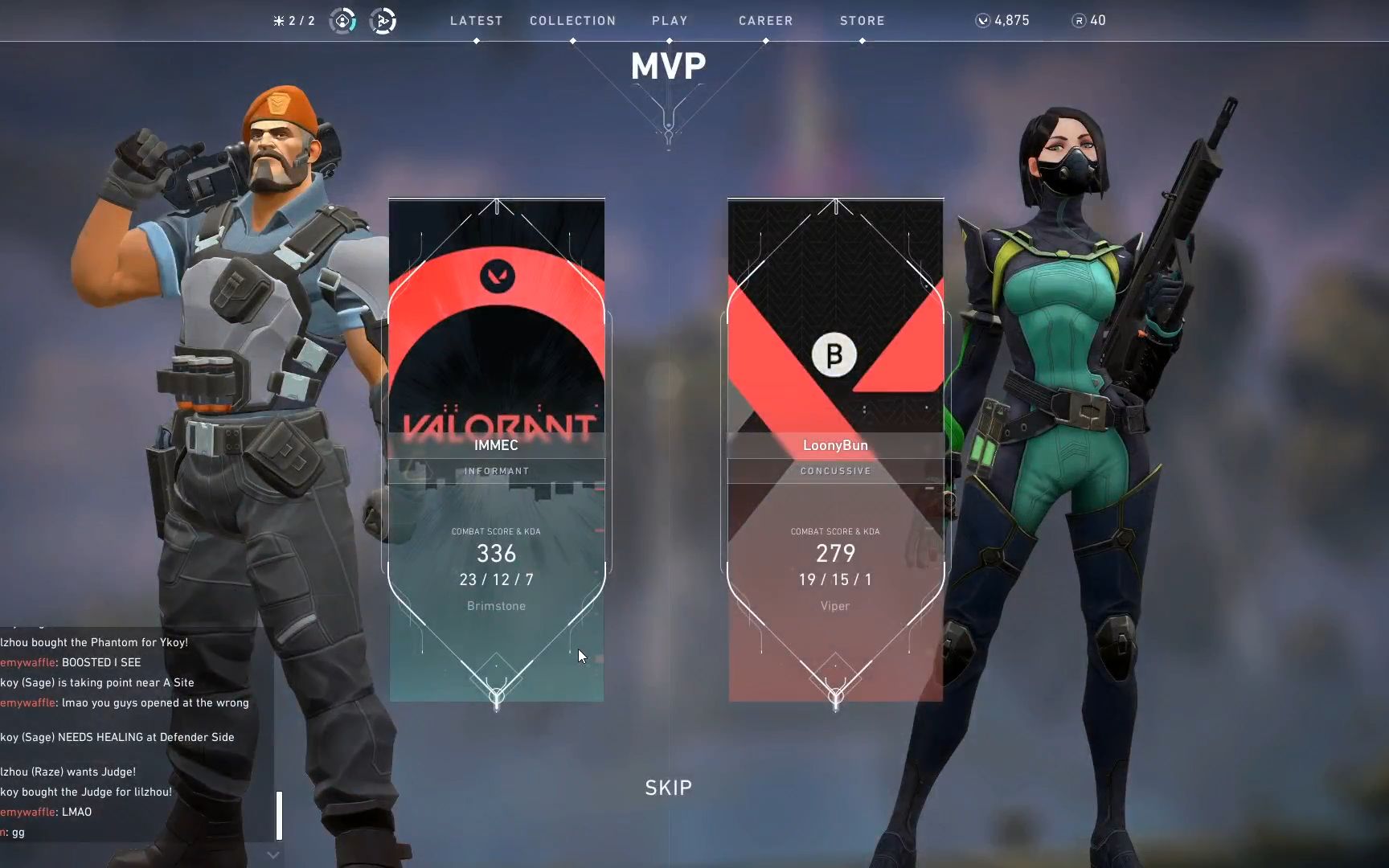Image resolution: width=1389 pixels, height=868 pixels.
Task: Click the 4,875 Valorant Points balance
Action: click(x=1002, y=21)
